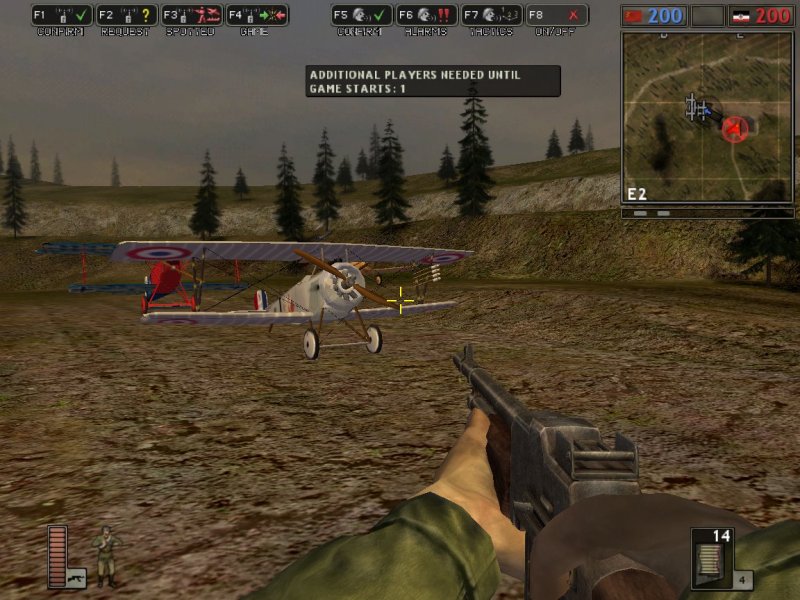Image resolution: width=800 pixels, height=600 pixels.
Task: Select the red flag control point on minimap
Action: (x=736, y=128)
